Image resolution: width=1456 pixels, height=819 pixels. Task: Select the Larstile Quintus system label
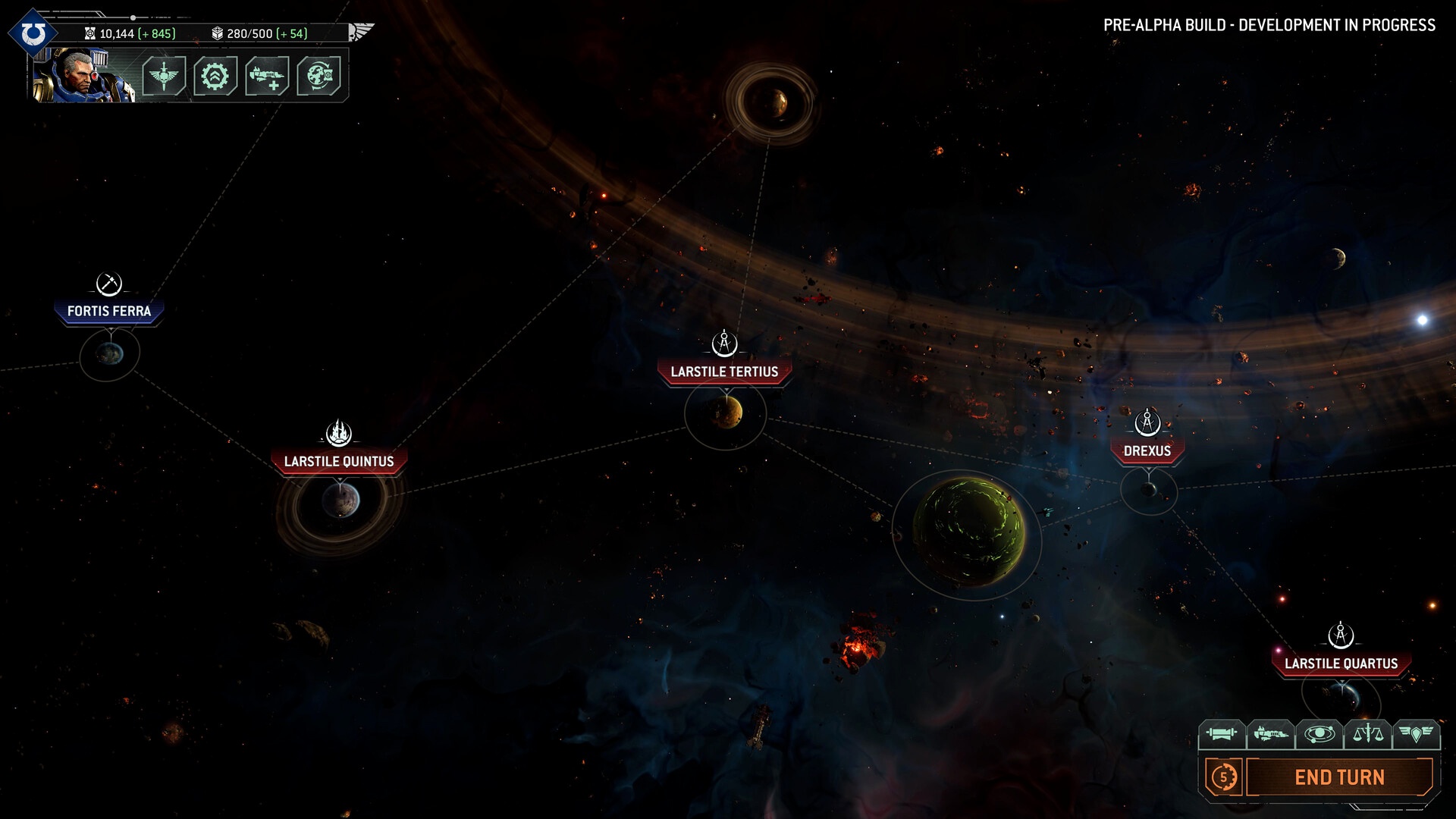pos(339,461)
